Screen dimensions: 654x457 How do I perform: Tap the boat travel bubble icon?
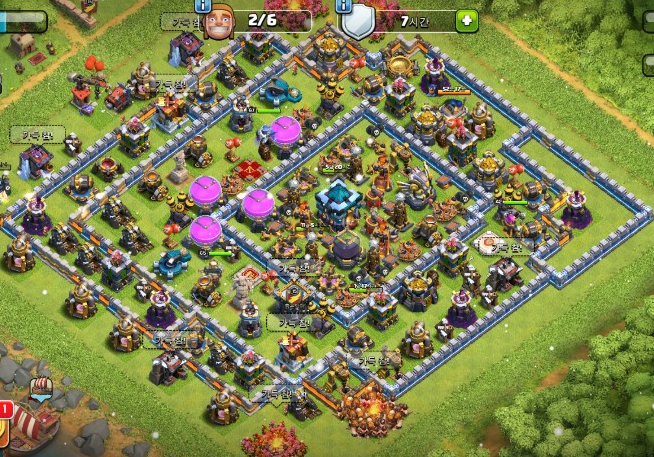42,387
